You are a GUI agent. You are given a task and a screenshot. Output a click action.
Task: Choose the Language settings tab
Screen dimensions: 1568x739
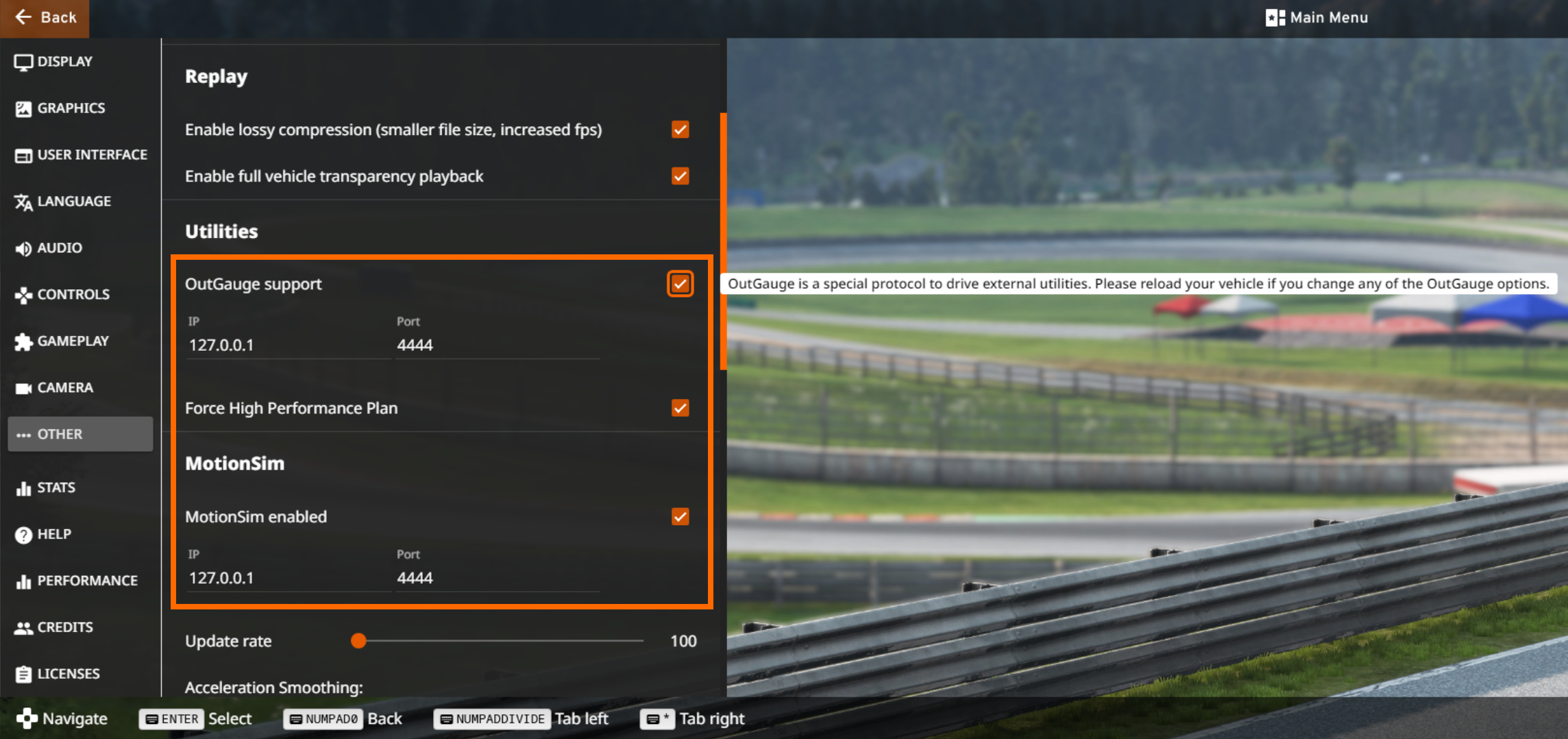[73, 202]
